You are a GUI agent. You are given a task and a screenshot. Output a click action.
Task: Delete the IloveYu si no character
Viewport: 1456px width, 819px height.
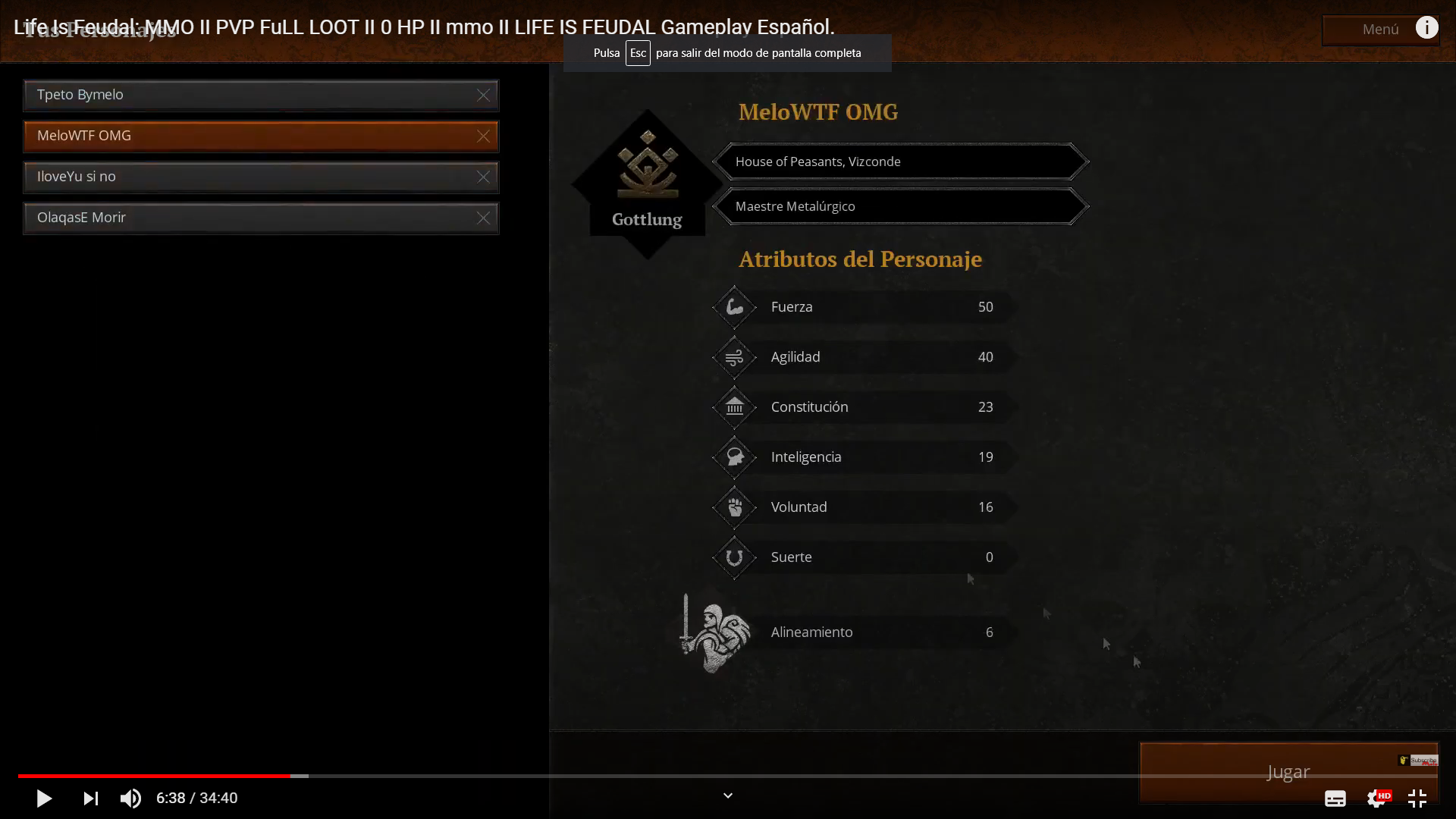(484, 177)
